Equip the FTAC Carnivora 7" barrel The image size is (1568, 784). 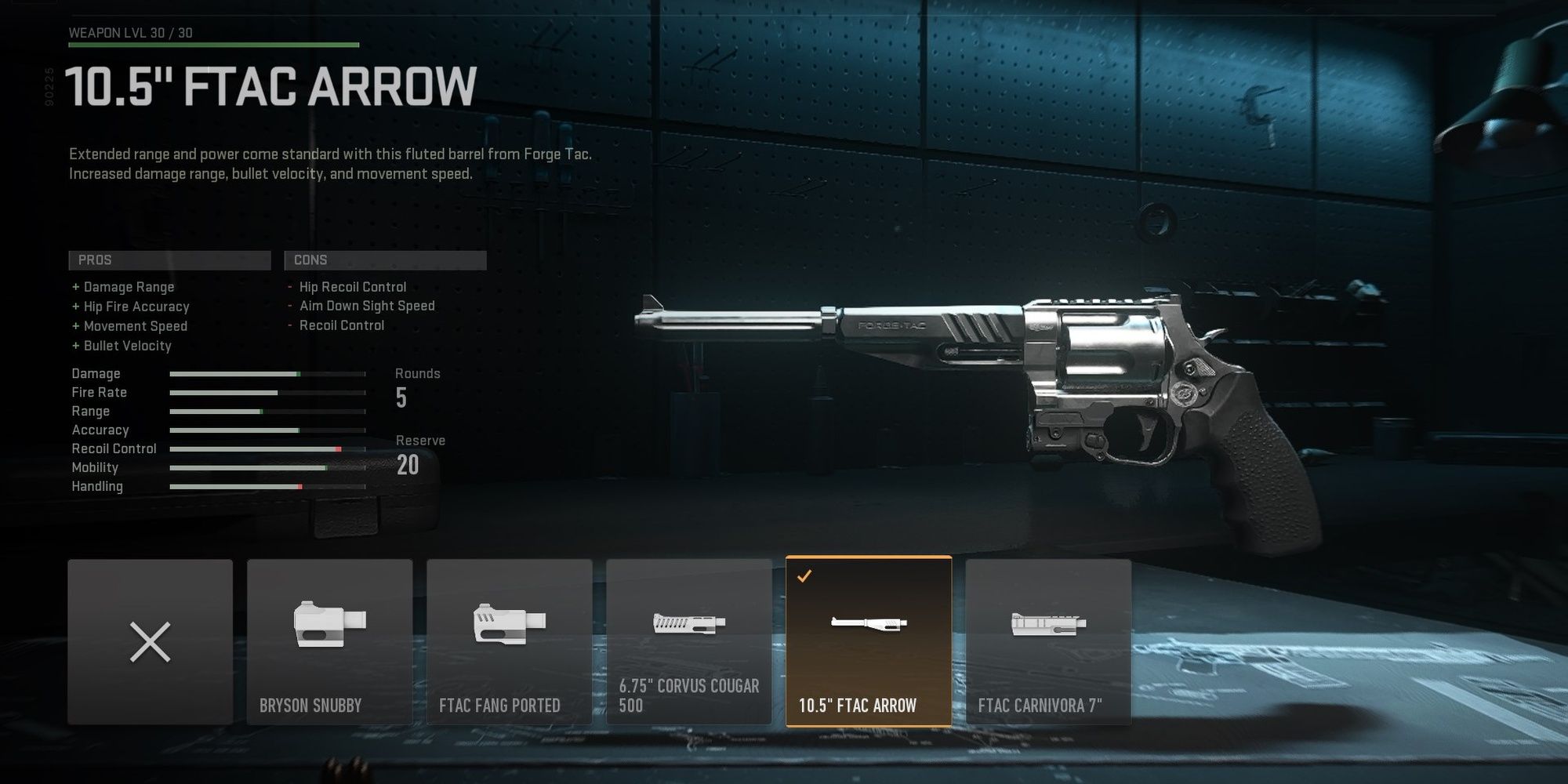click(x=1048, y=643)
